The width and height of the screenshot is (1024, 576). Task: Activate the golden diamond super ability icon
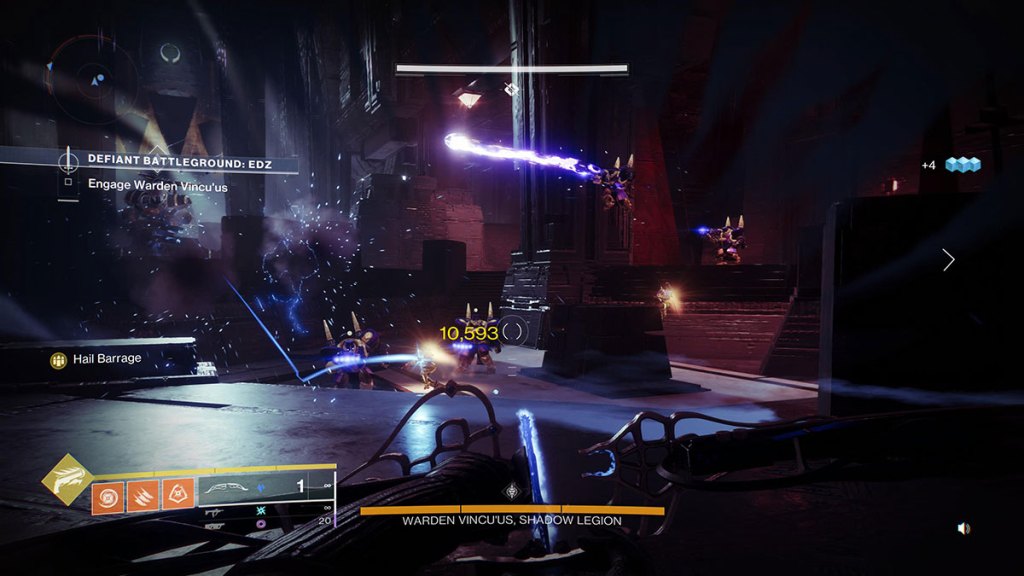click(66, 480)
